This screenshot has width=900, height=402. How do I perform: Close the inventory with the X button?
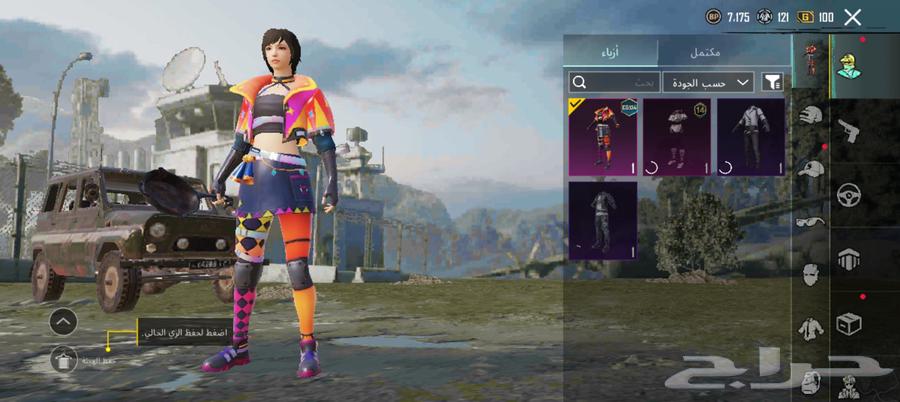(852, 17)
